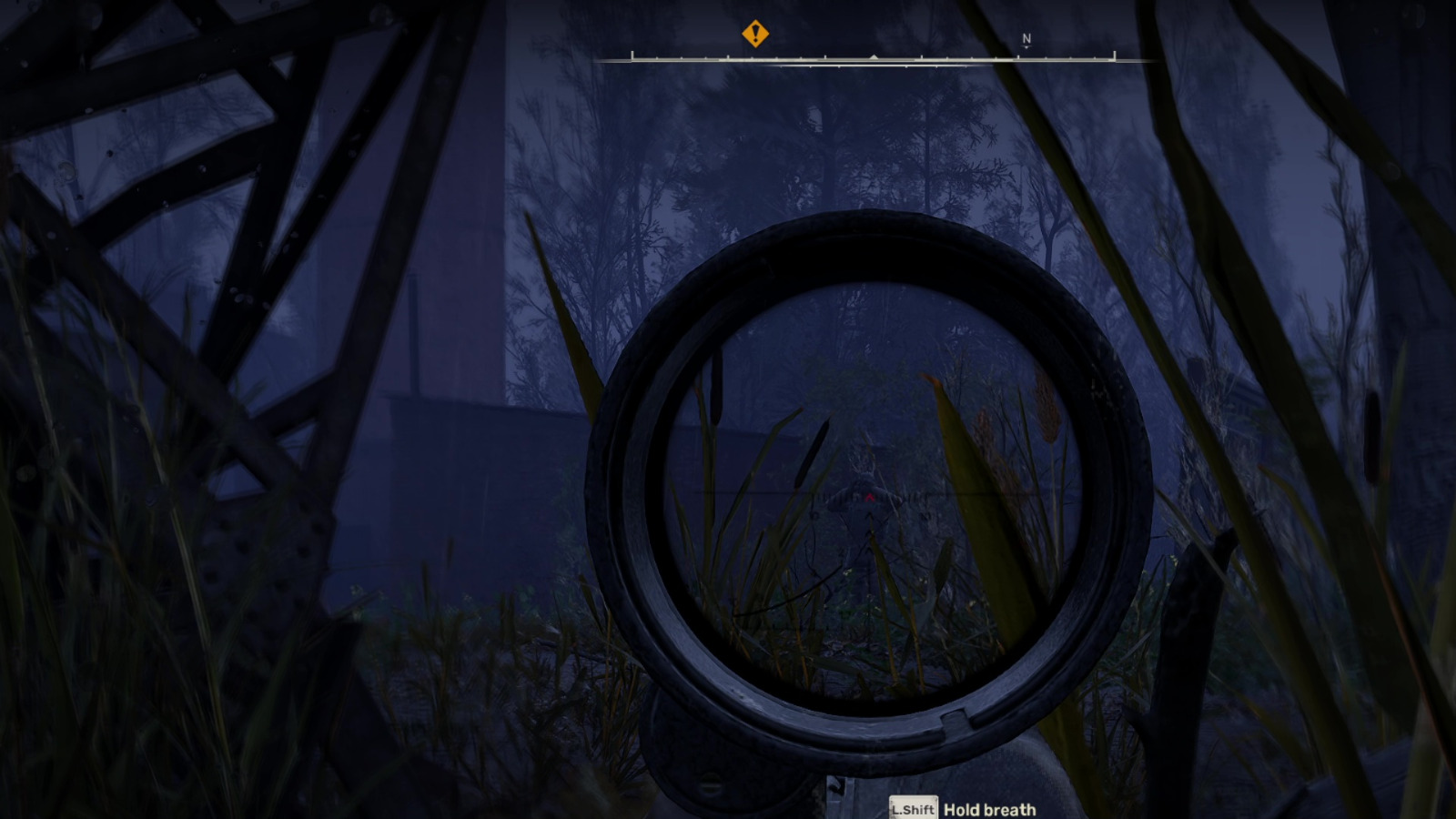Viewport: 1456px width, 819px height.
Task: Click the orange quest warning marker on compass
Action: tap(755, 33)
